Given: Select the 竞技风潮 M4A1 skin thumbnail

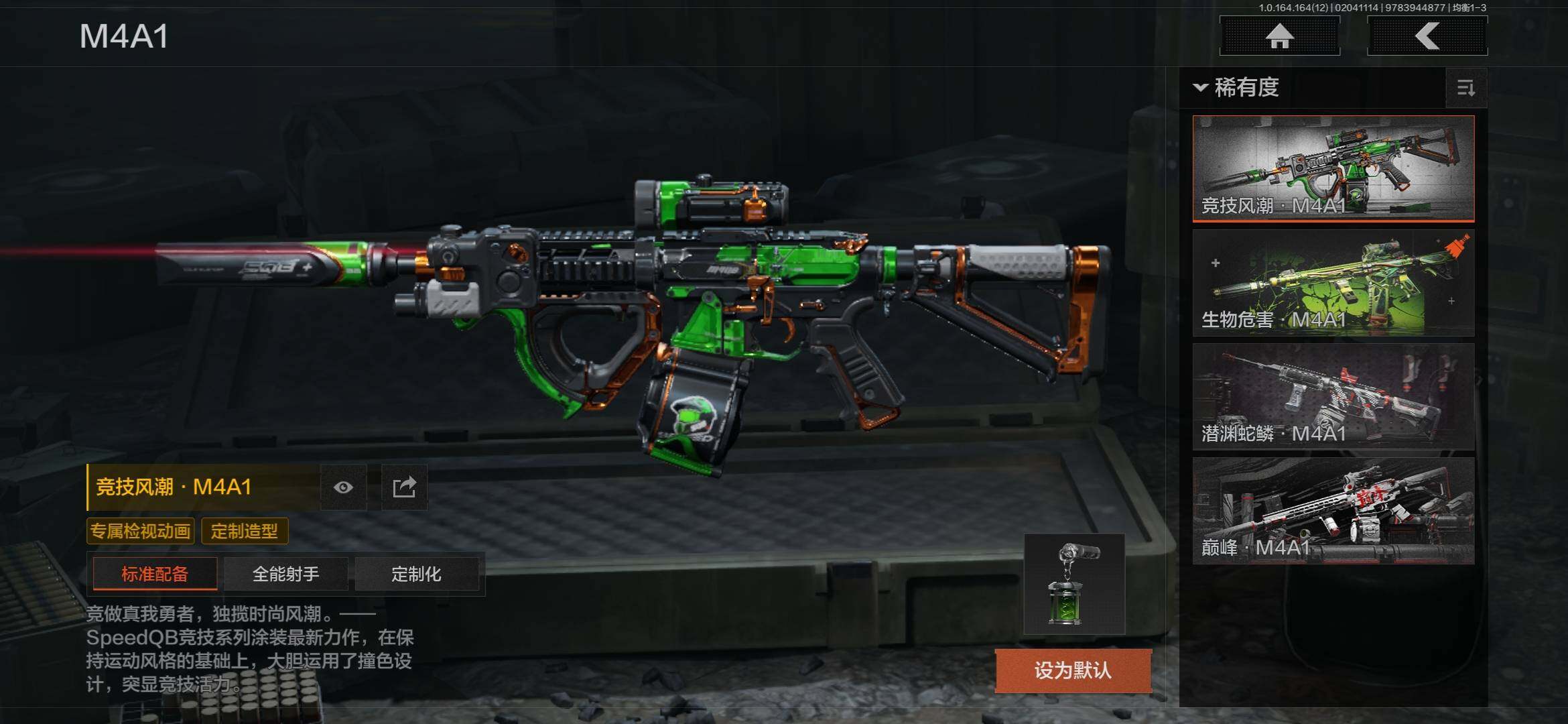Looking at the screenshot, I should (1333, 168).
